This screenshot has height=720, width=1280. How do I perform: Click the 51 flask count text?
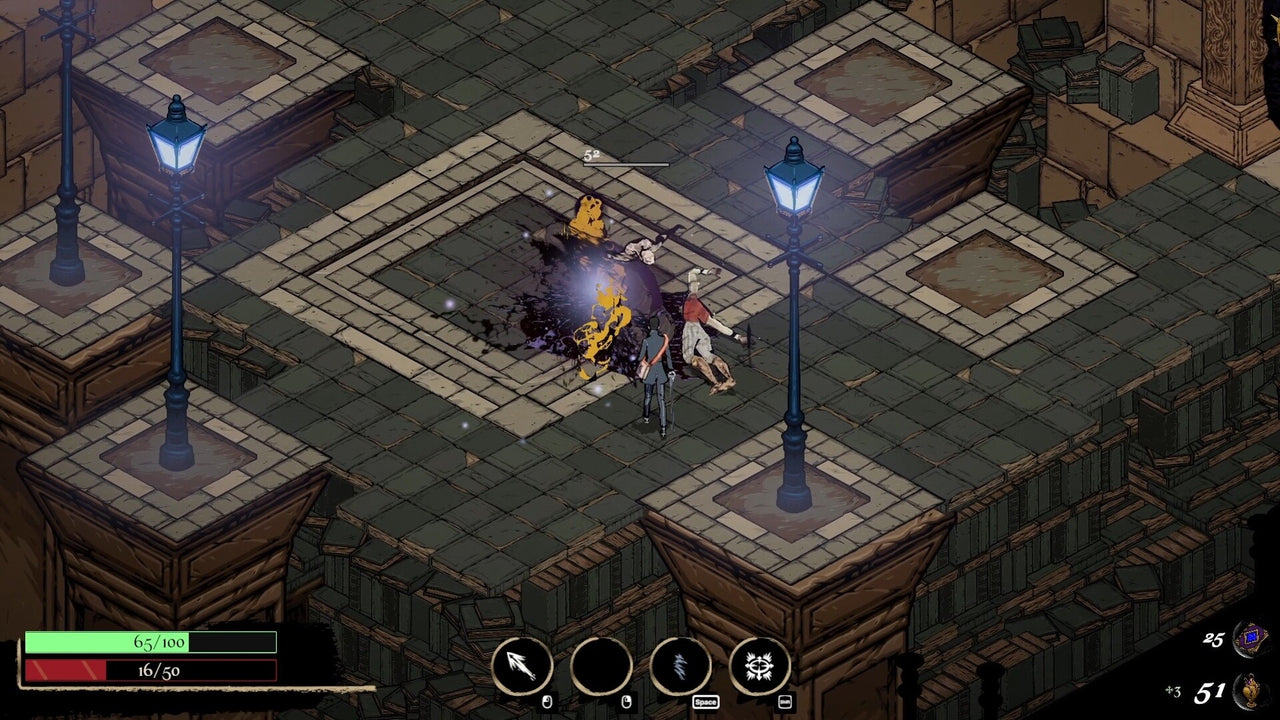1211,690
